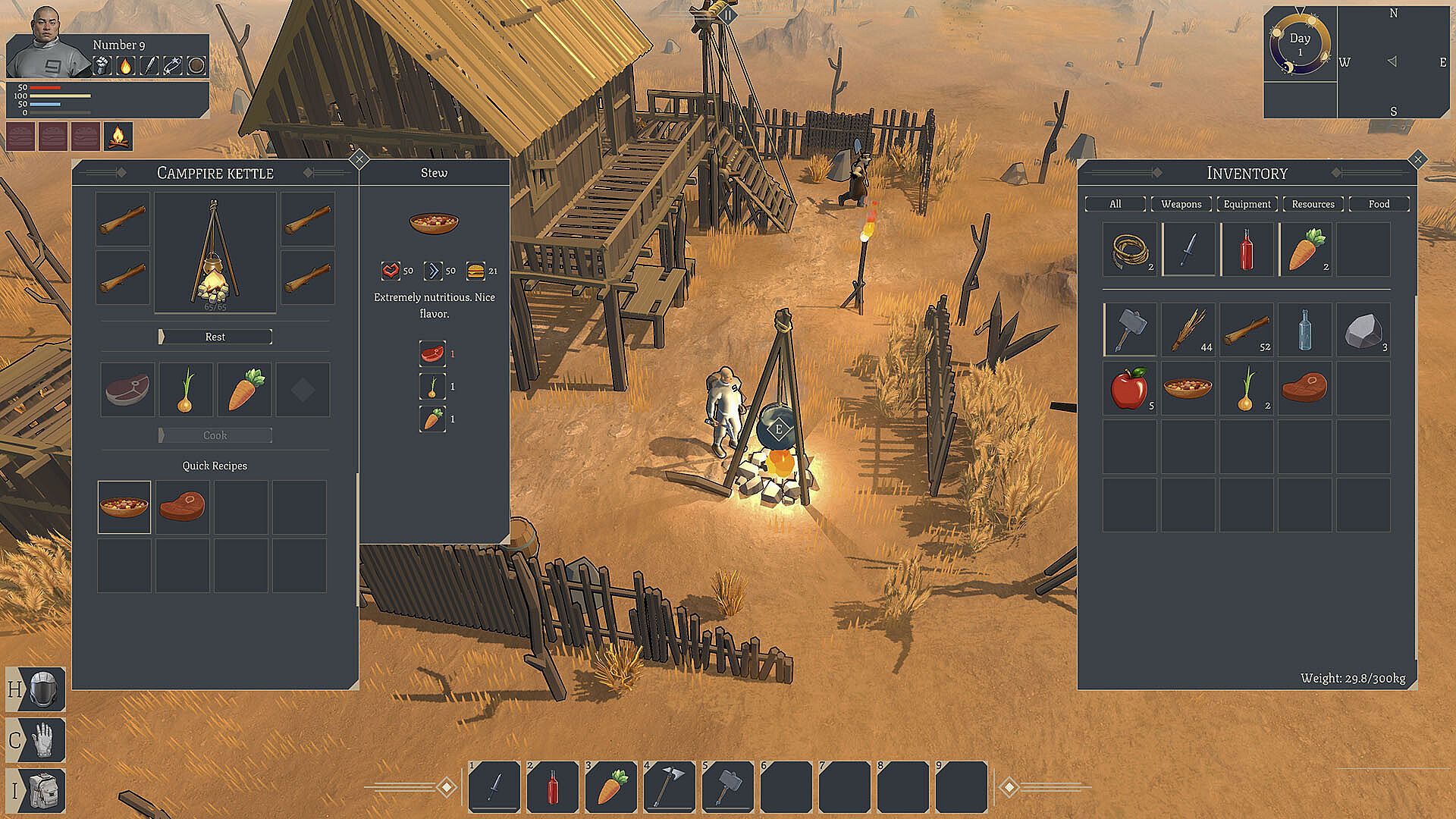Choose the cooked steak quick recipe
The image size is (1456, 819).
(183, 507)
